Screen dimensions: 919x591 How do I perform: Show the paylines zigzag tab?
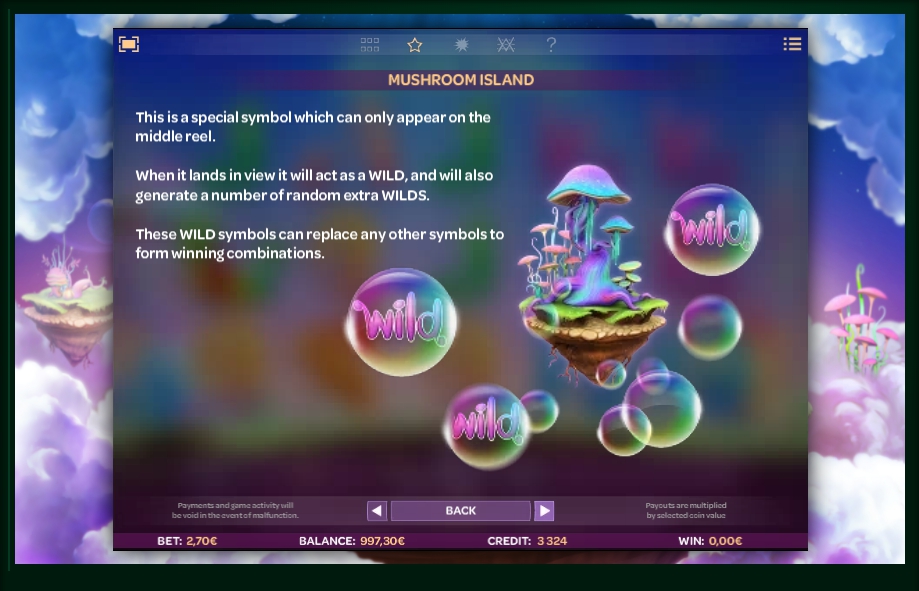click(x=506, y=45)
